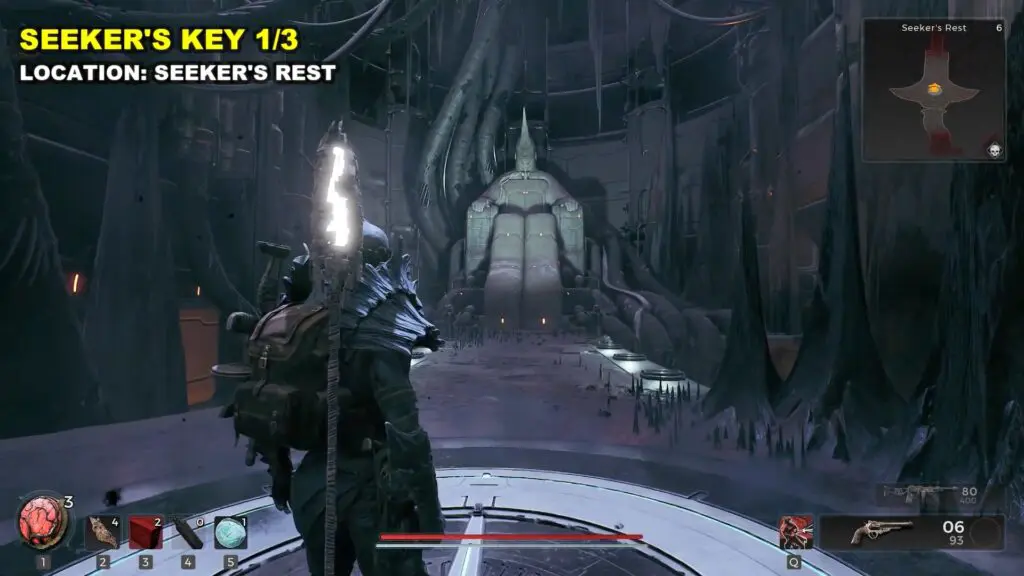1024x576 pixels.
Task: Switch to the rifle long gun
Action: pos(917,493)
